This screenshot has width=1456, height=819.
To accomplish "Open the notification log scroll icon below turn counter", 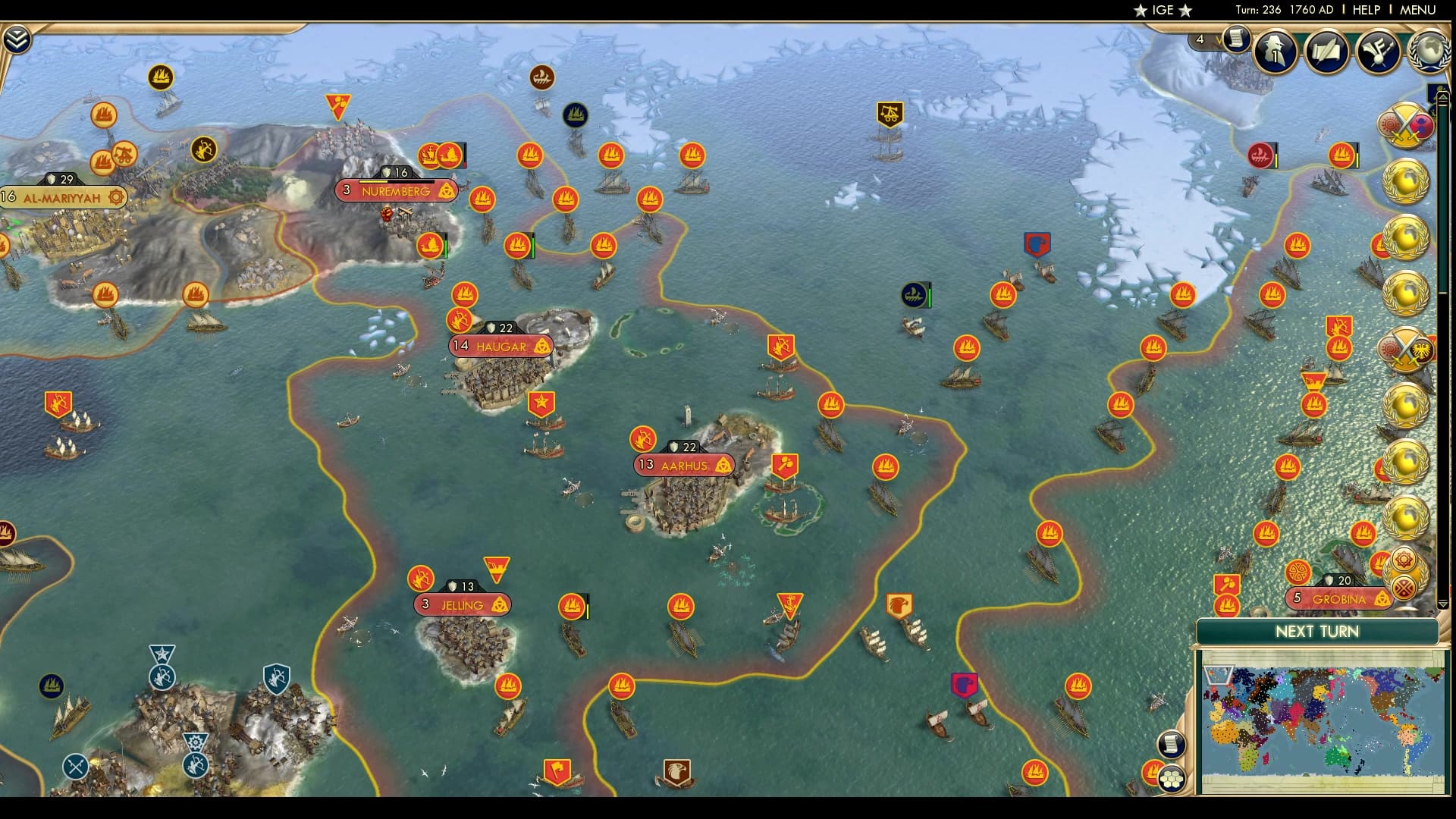I will (1237, 38).
